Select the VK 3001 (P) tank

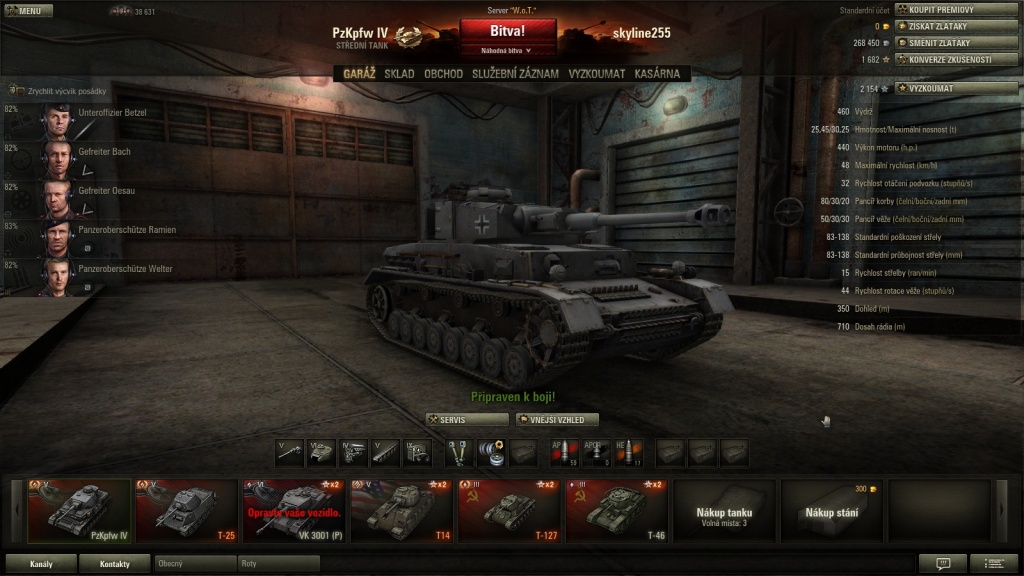[x=294, y=510]
